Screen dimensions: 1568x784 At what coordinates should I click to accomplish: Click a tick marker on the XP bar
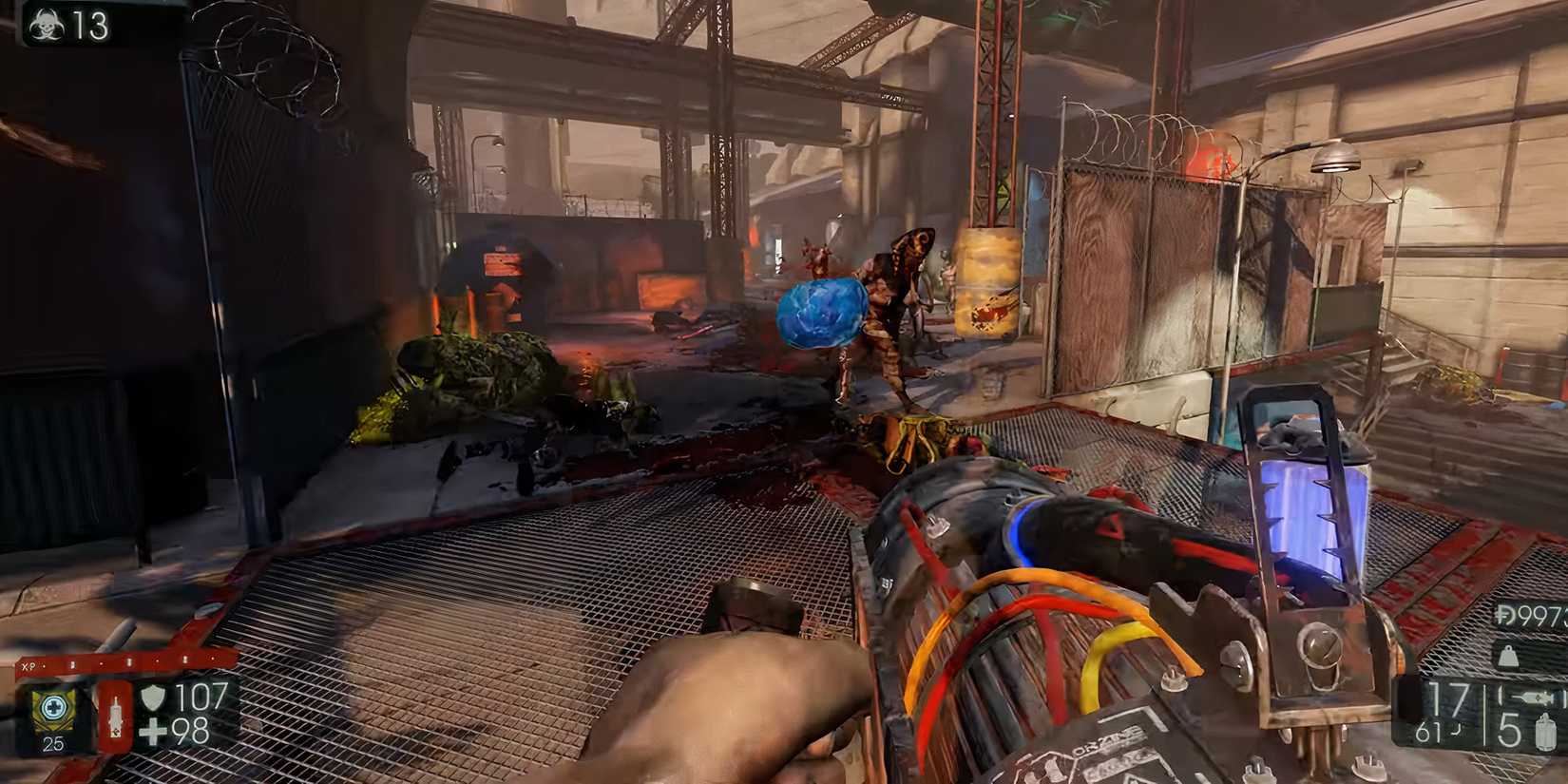(x=128, y=661)
